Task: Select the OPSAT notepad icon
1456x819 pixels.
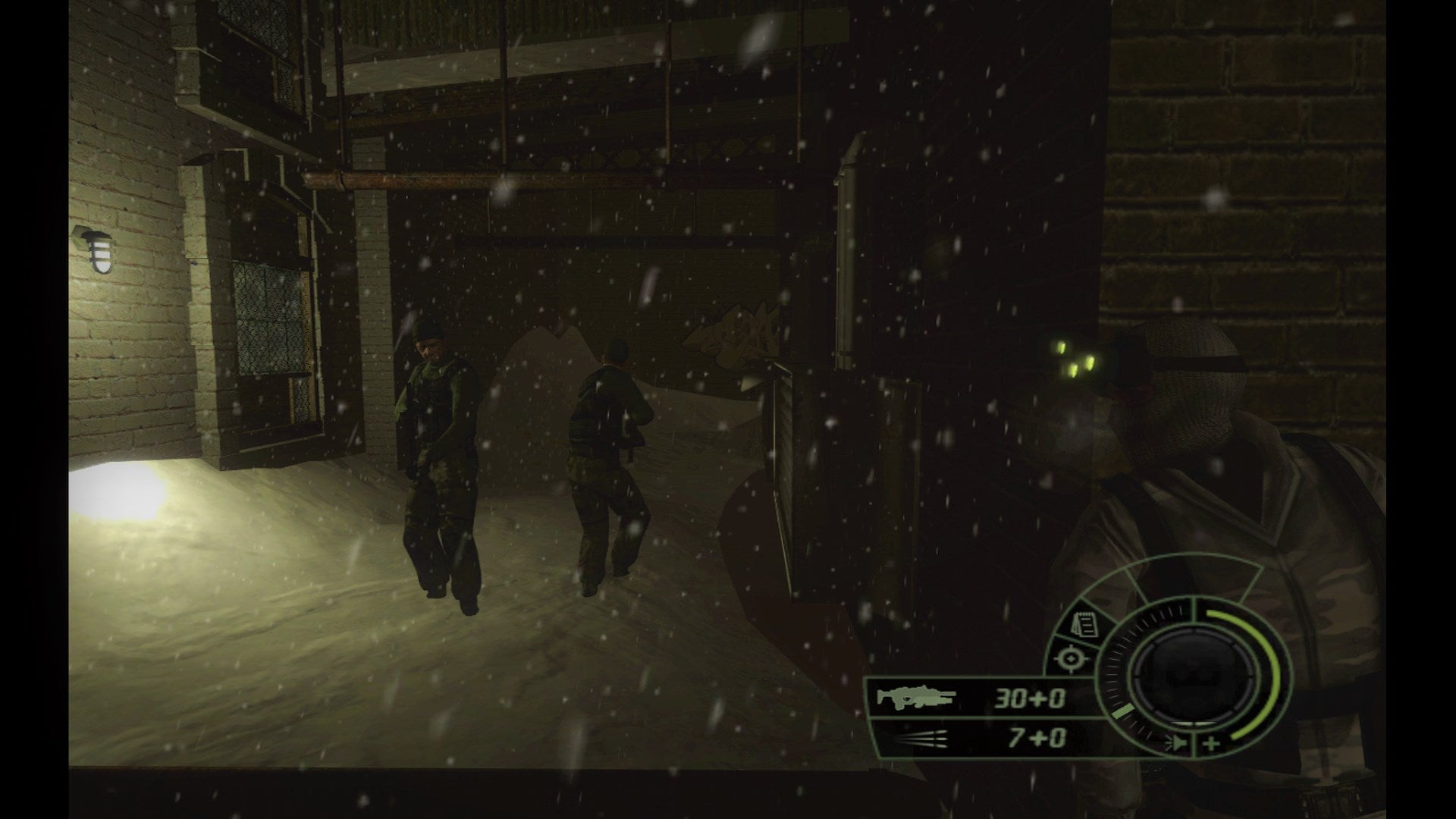Action: click(1086, 623)
